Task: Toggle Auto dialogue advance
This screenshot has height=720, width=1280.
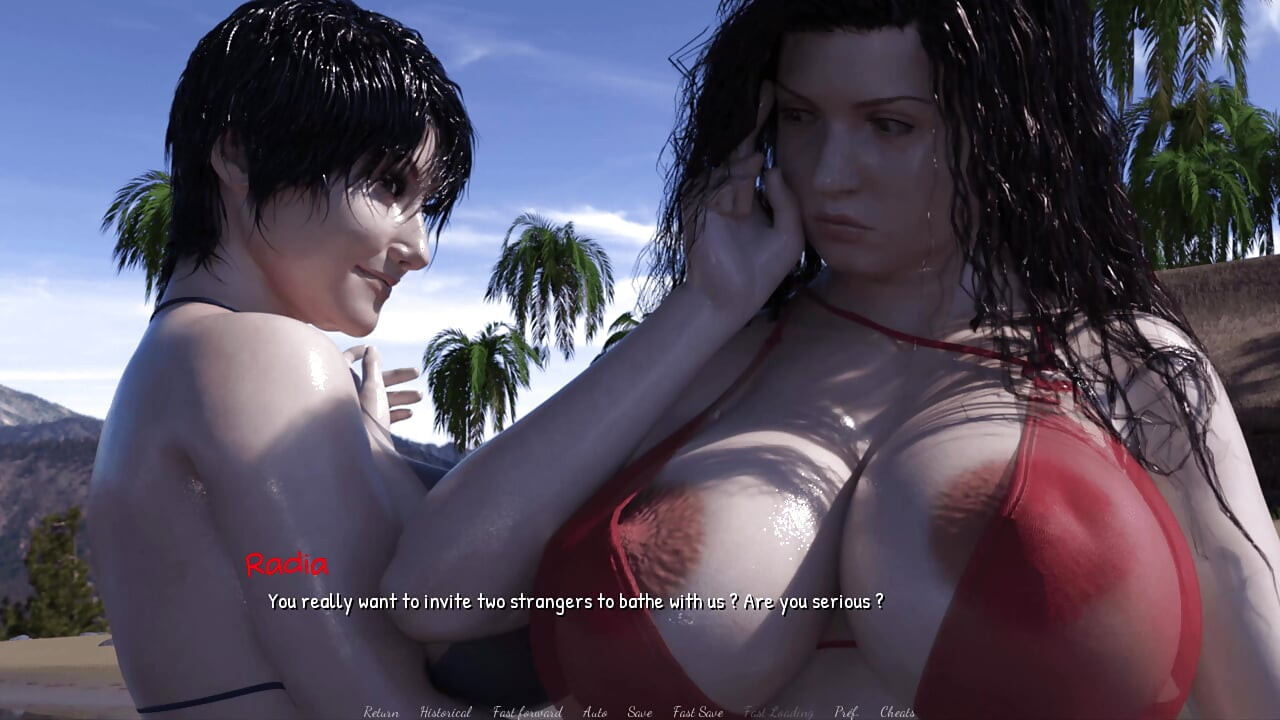Action: (x=595, y=712)
